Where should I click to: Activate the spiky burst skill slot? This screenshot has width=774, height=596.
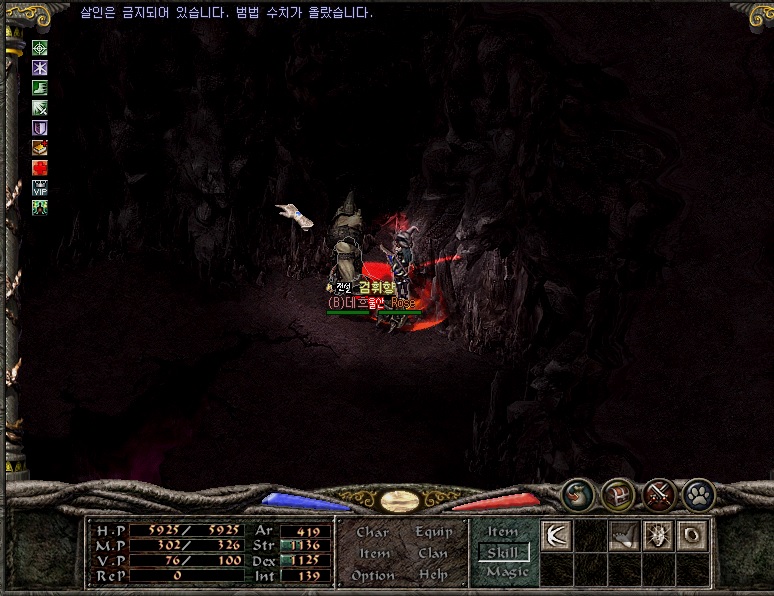[658, 536]
